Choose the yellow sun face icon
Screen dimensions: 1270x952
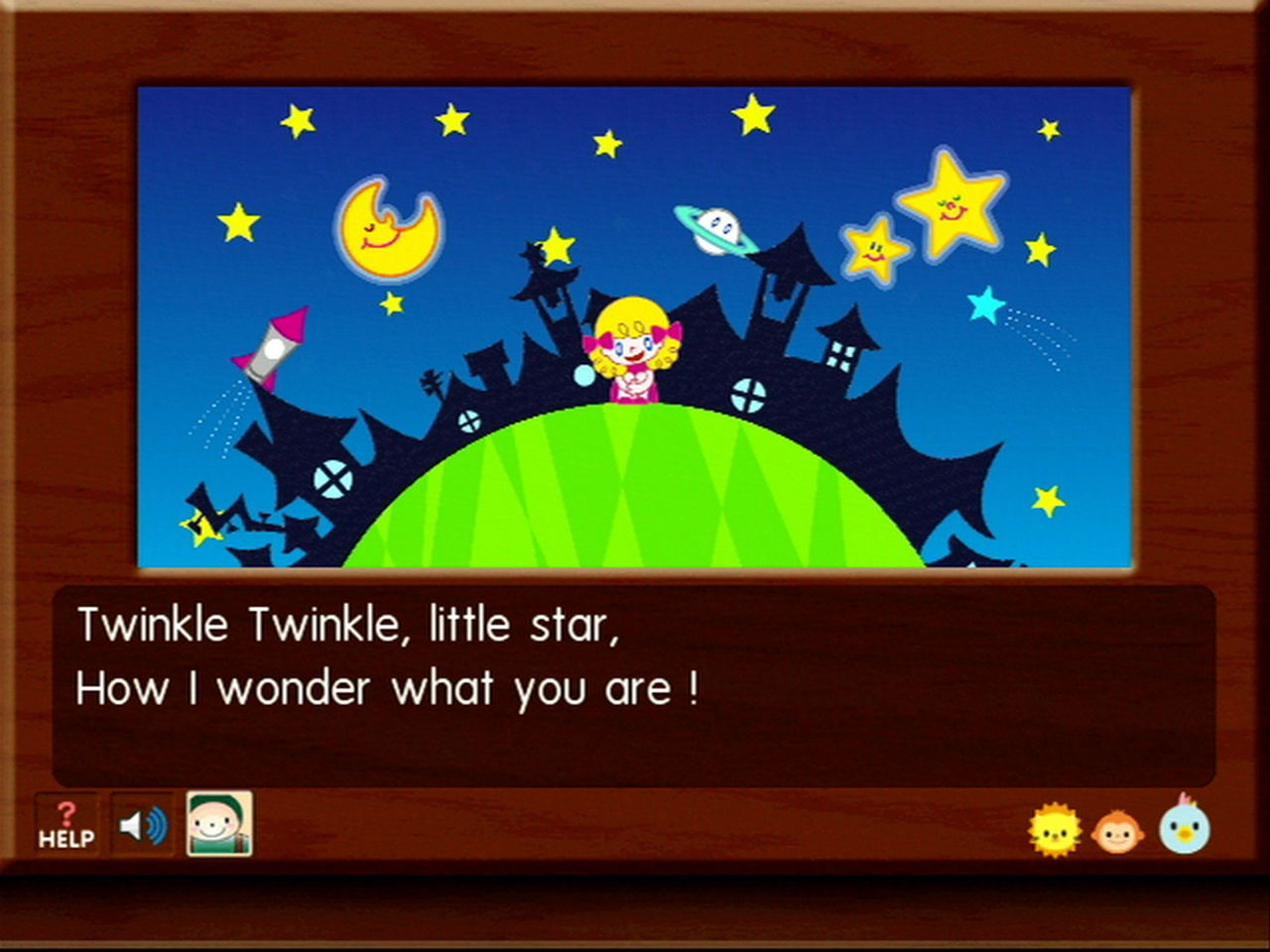[x=1054, y=830]
